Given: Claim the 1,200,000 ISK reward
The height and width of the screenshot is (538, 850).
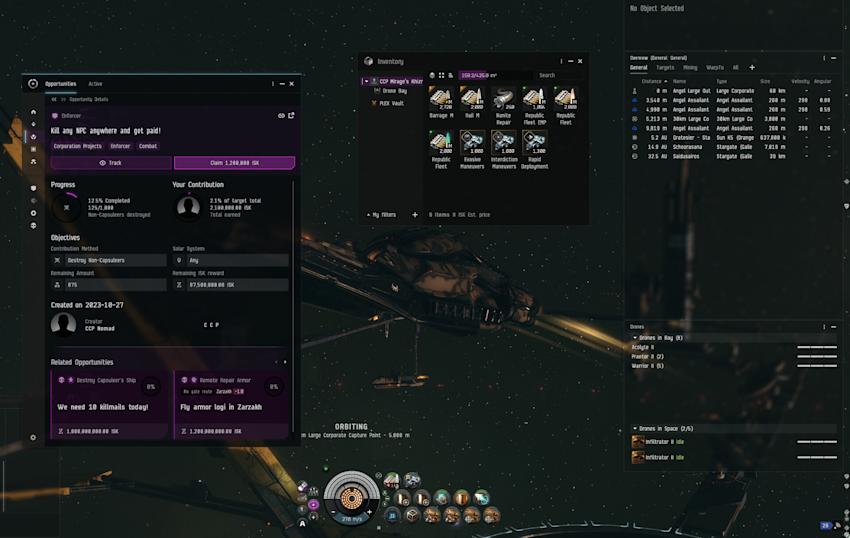Looking at the screenshot, I should [x=234, y=163].
